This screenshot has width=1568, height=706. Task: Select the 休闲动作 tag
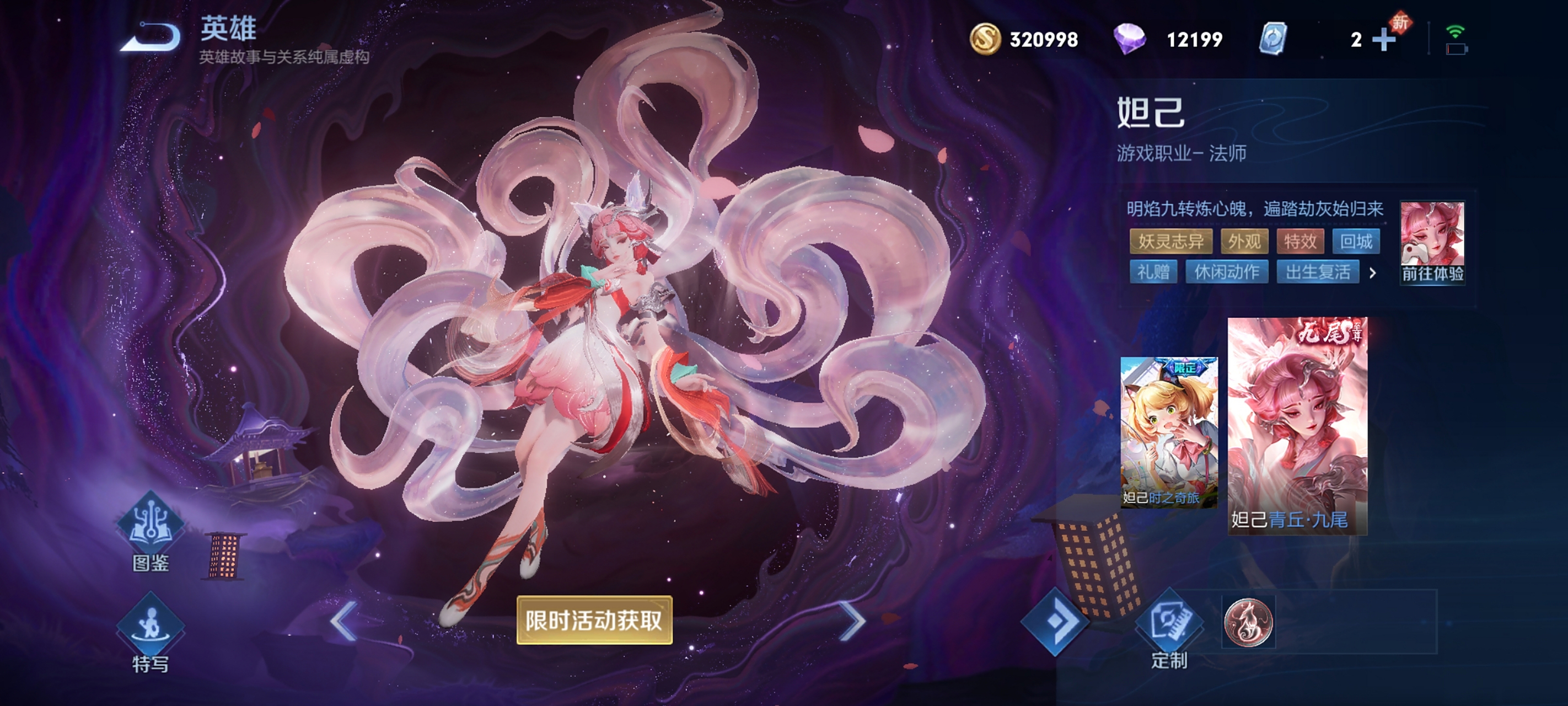(x=1227, y=272)
